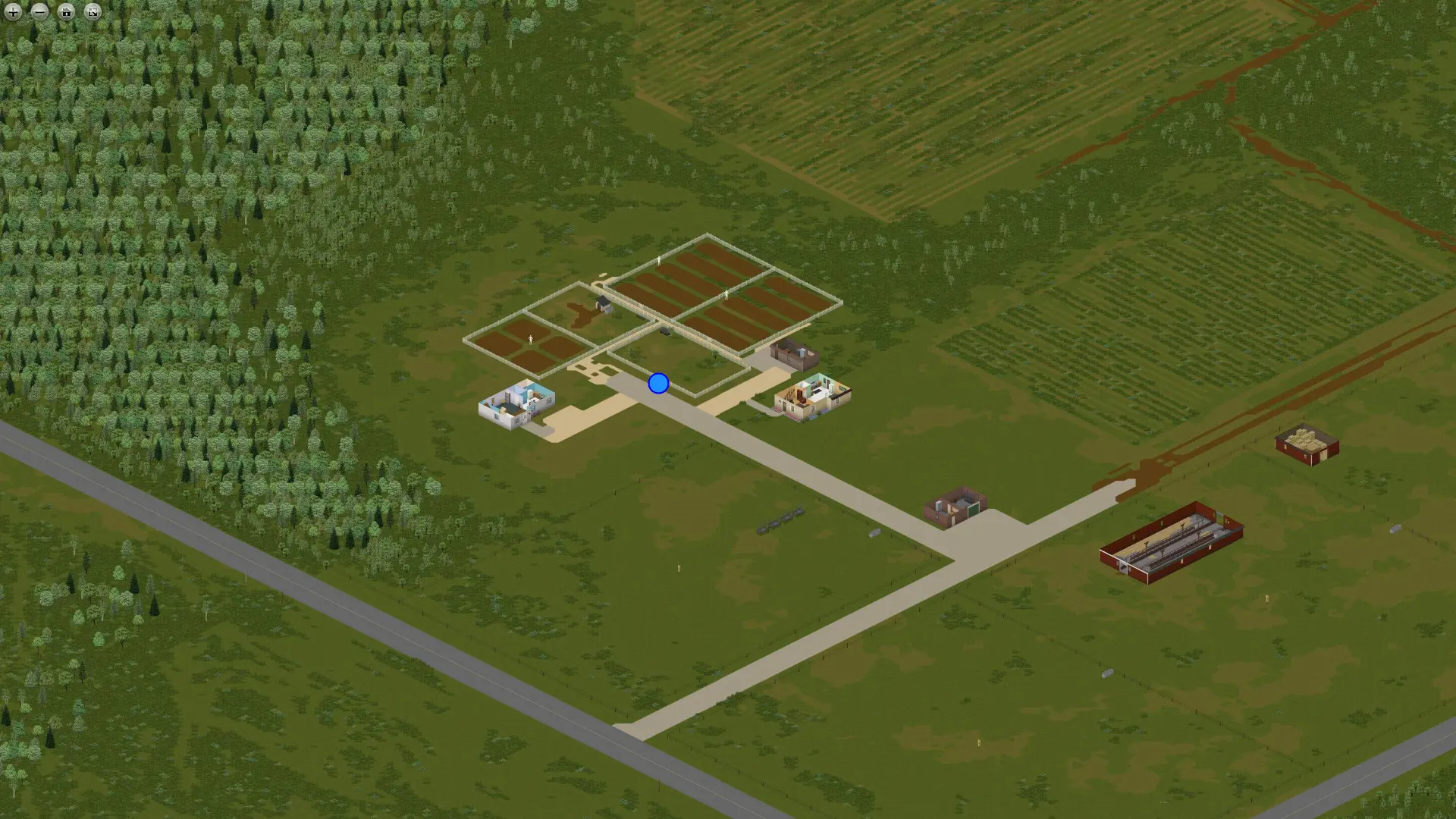The height and width of the screenshot is (819, 1456).
Task: Click the plus magnifier control
Action: coord(13,12)
